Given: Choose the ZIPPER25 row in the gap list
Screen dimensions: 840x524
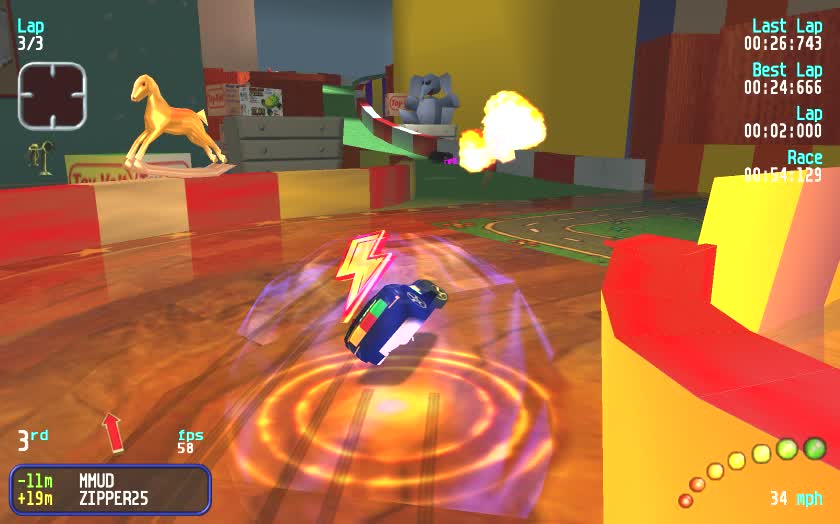Looking at the screenshot, I should click(110, 497).
